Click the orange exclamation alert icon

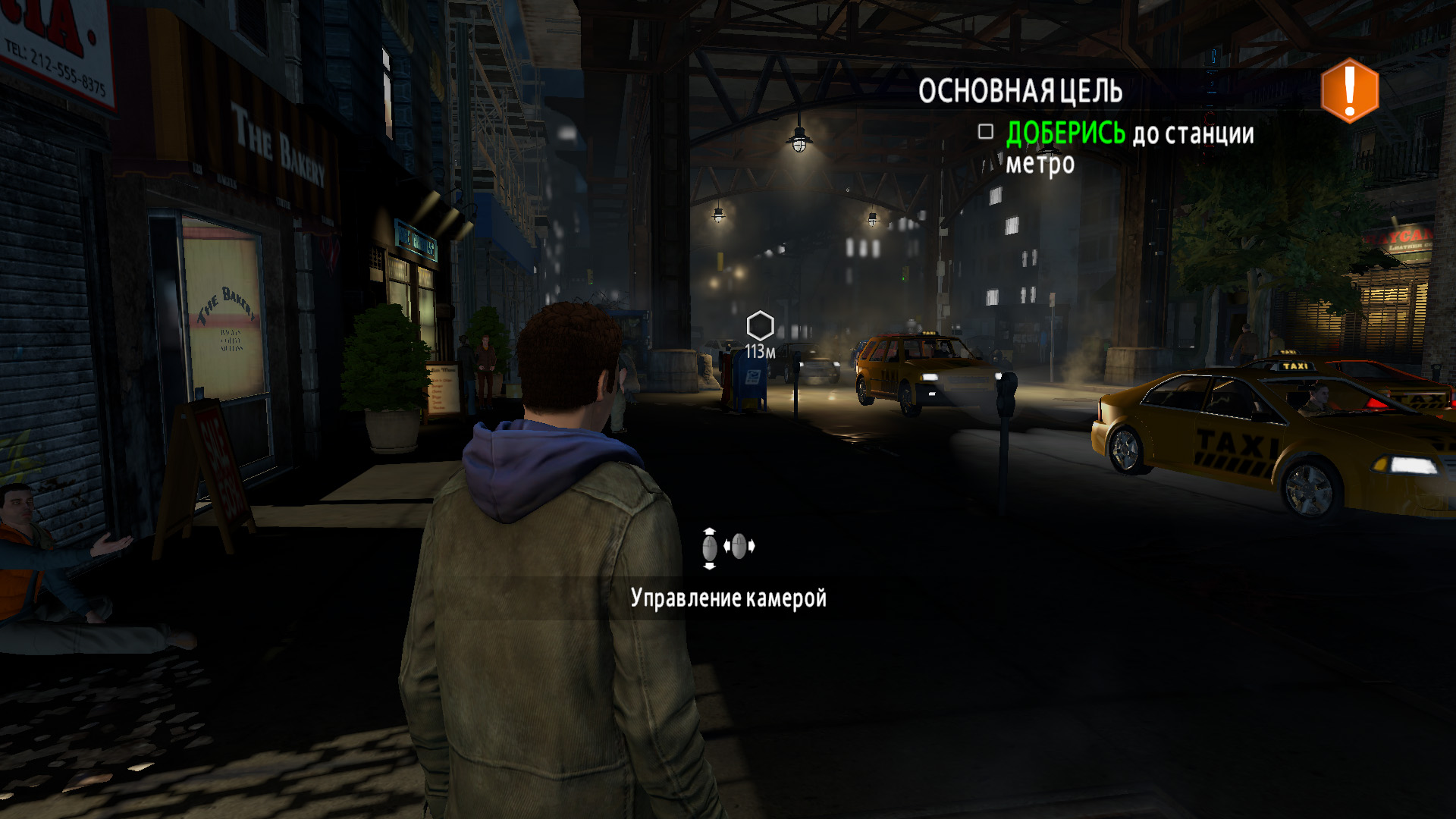(x=1349, y=90)
